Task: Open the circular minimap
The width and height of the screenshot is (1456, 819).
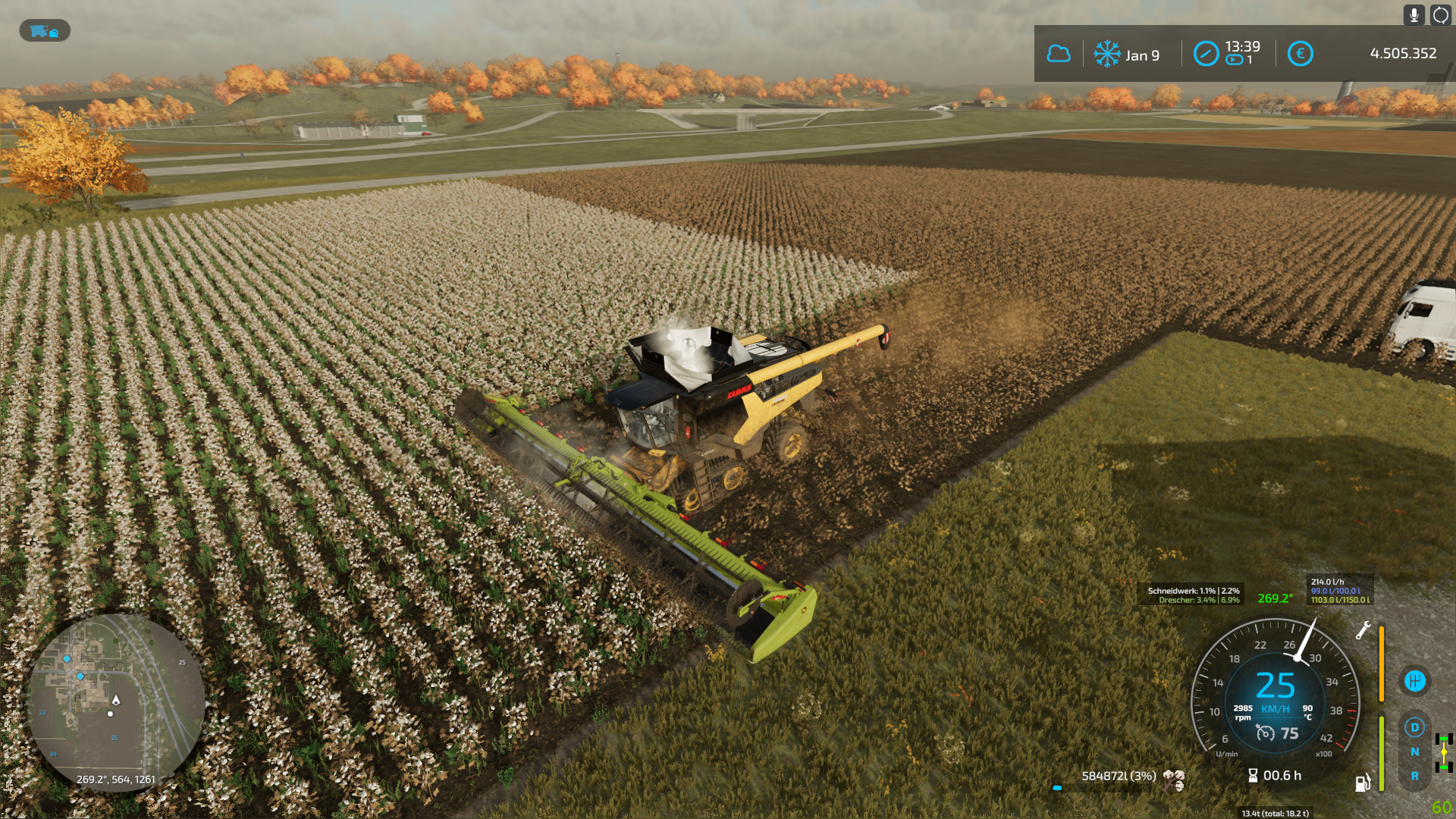Action: tap(115, 702)
